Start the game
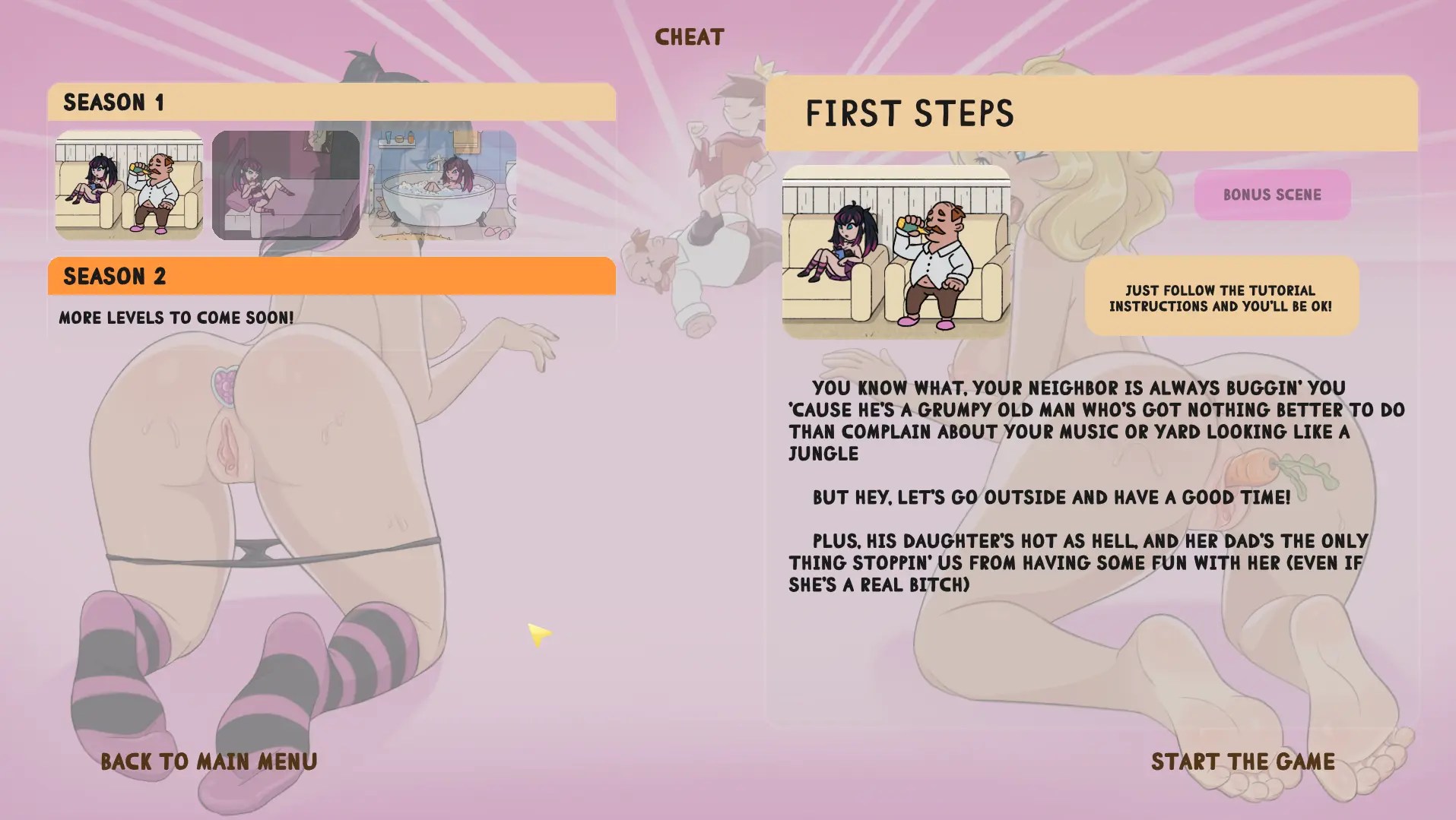This screenshot has width=1456, height=820. coord(1242,761)
